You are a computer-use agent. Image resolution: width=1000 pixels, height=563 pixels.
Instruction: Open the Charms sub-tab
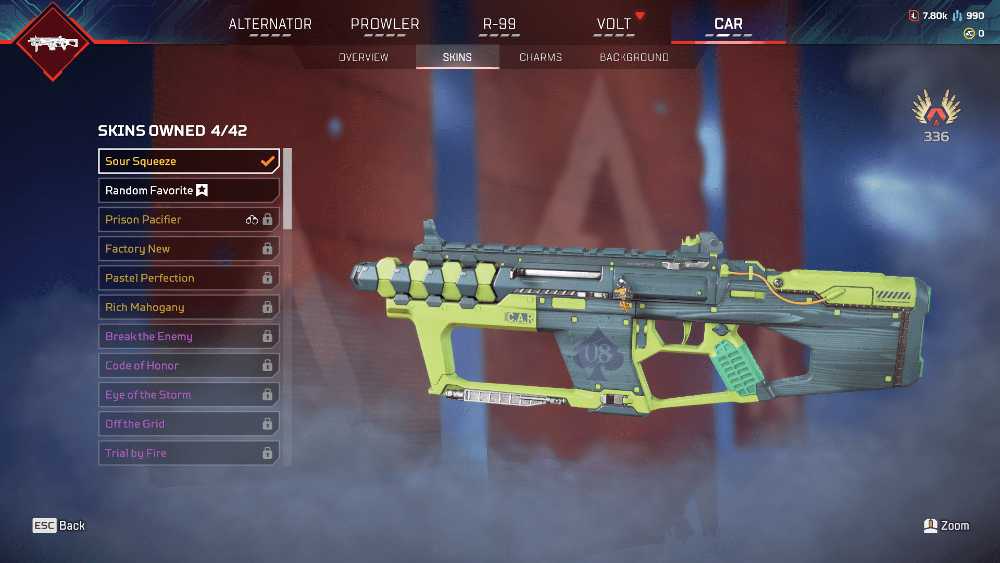540,57
